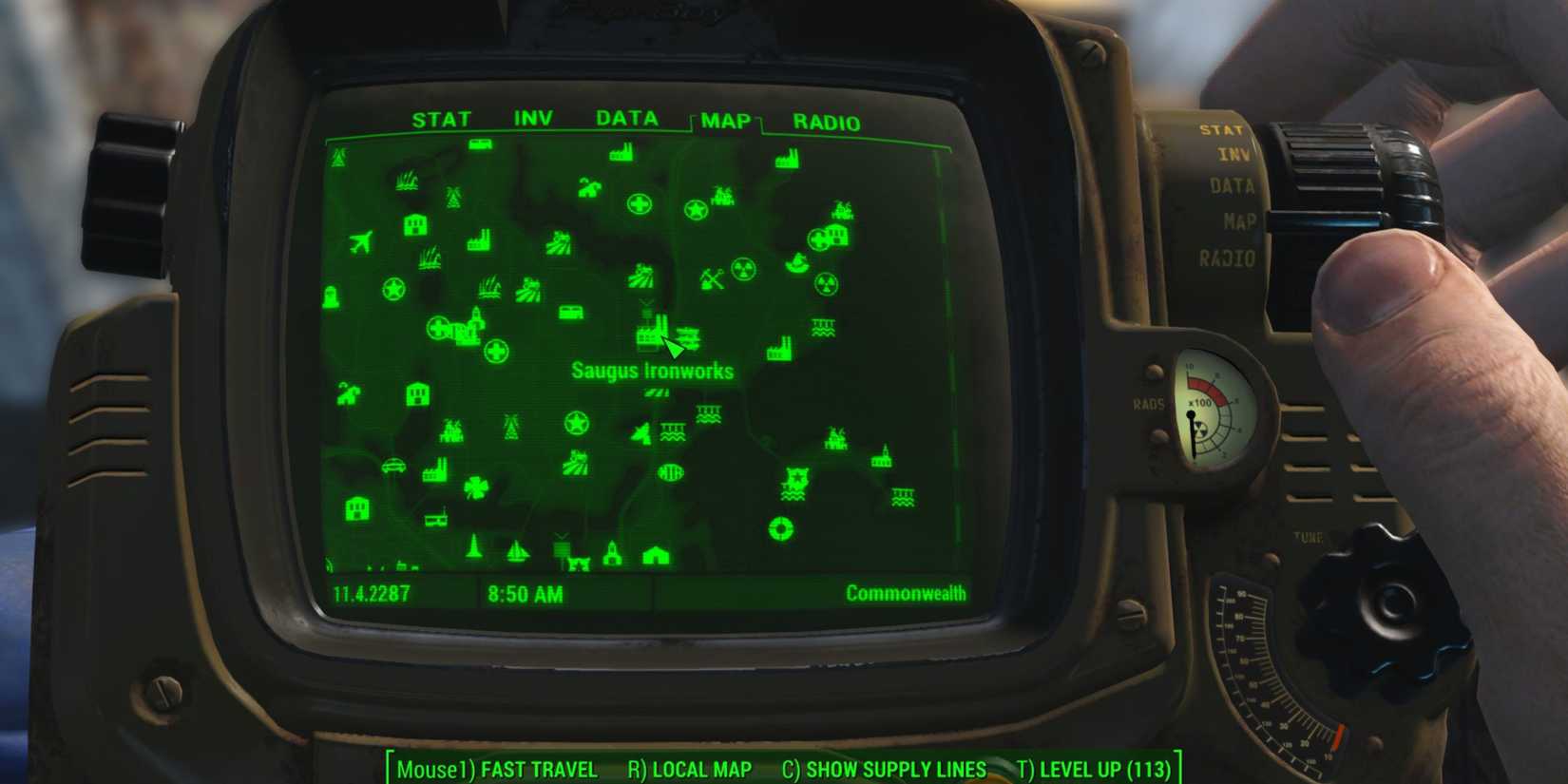Open the DATA tab
Viewport: 1568px width, 784px height.
(x=626, y=119)
